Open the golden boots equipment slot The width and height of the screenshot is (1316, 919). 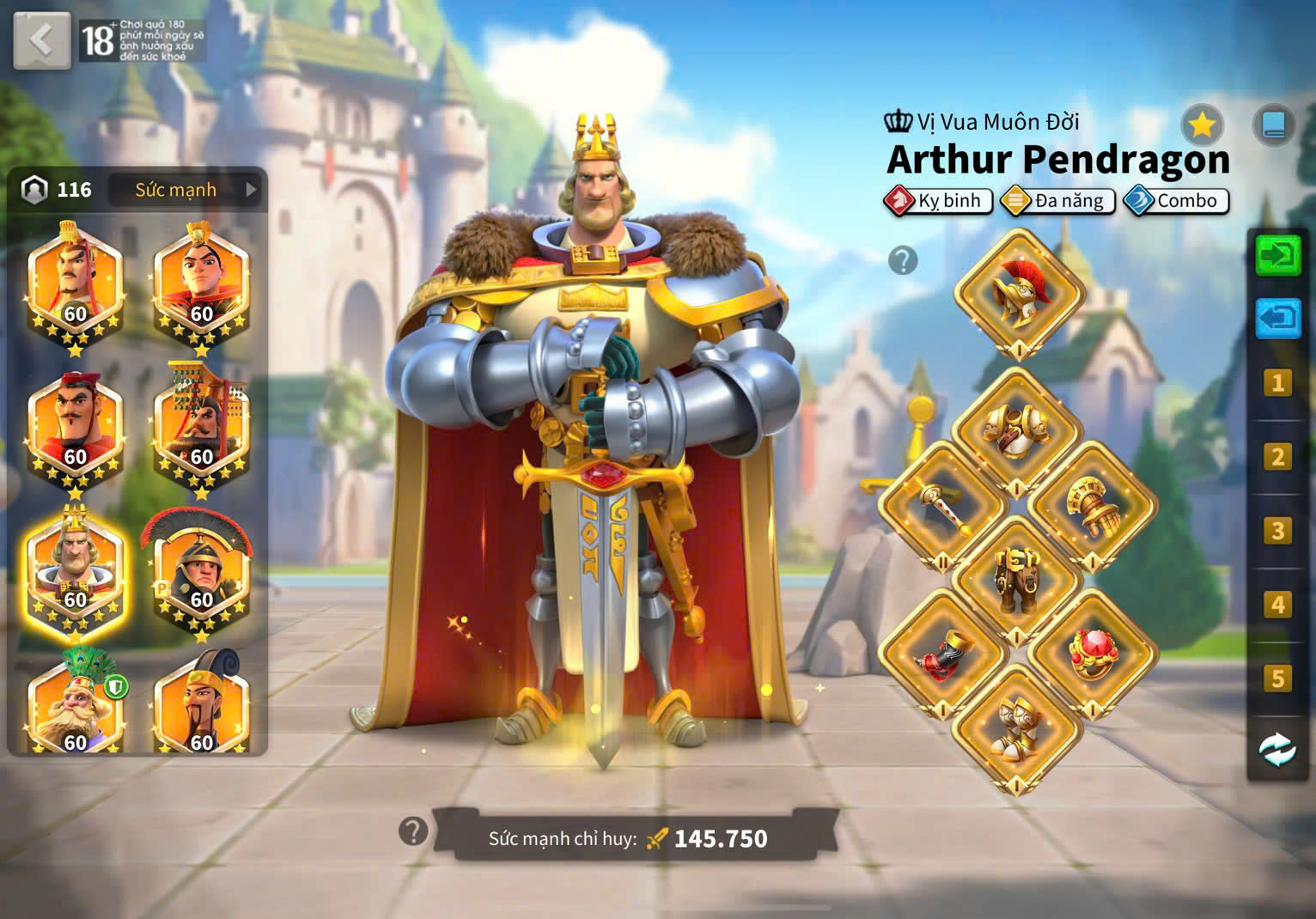(1016, 730)
